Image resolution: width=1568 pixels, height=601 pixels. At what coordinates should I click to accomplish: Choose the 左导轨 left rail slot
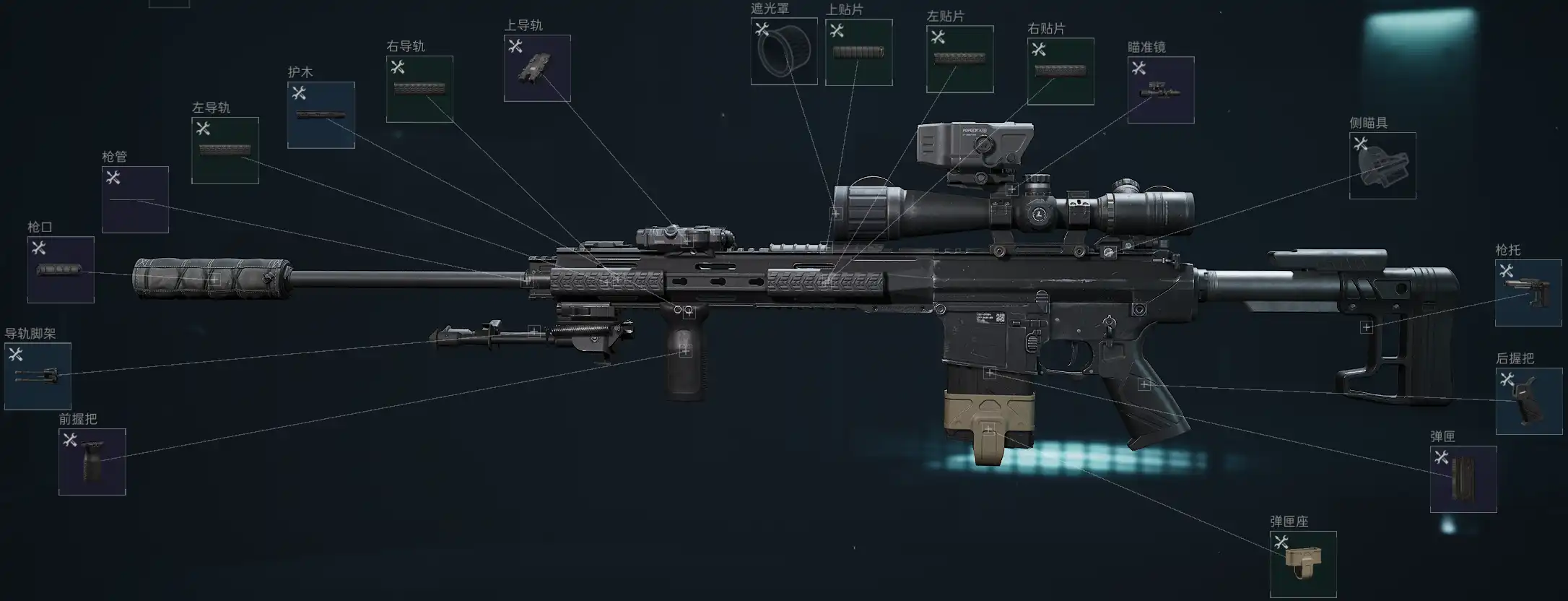point(225,150)
